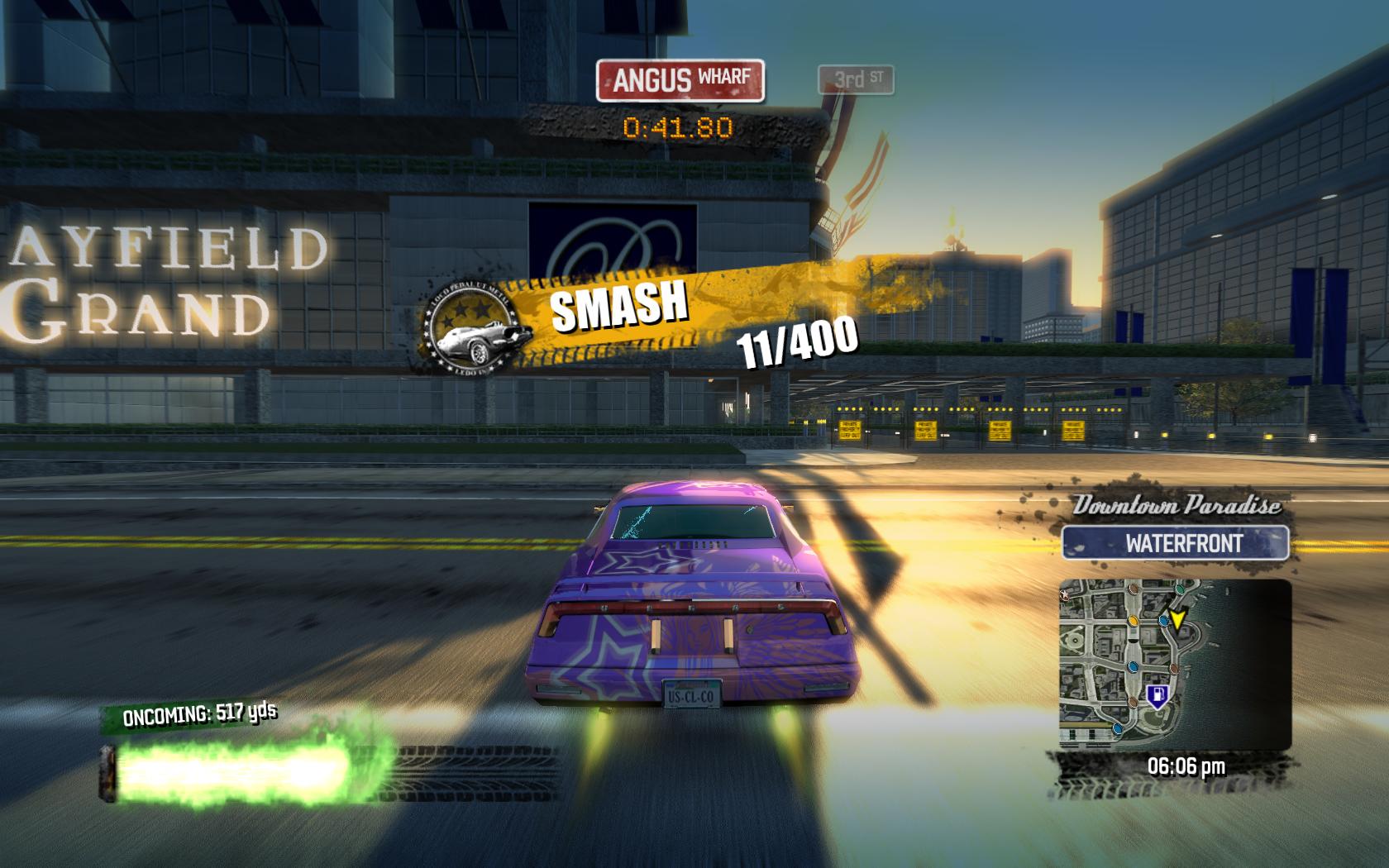Select the Angus Wharf street sign
Image resolution: width=1389 pixels, height=868 pixels.
[x=680, y=80]
